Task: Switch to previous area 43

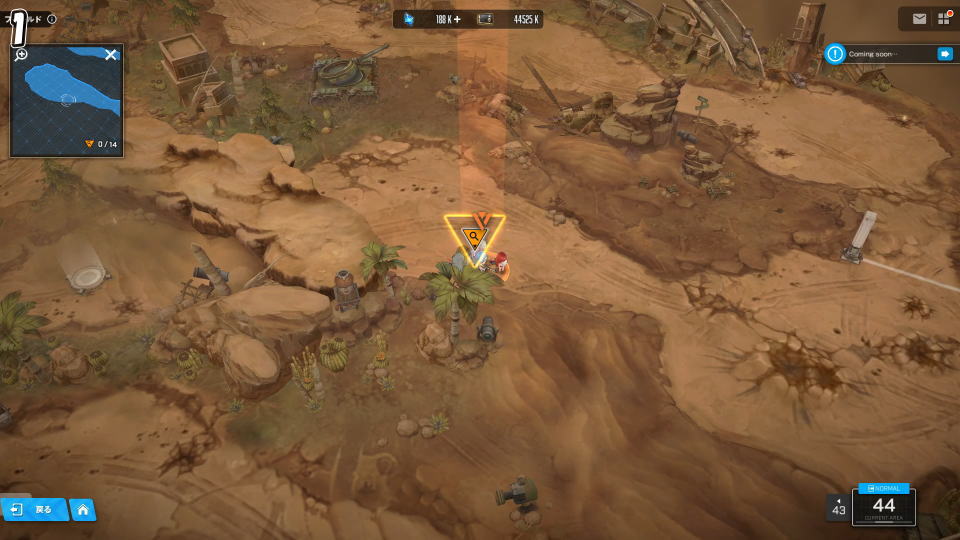Action: (x=838, y=508)
